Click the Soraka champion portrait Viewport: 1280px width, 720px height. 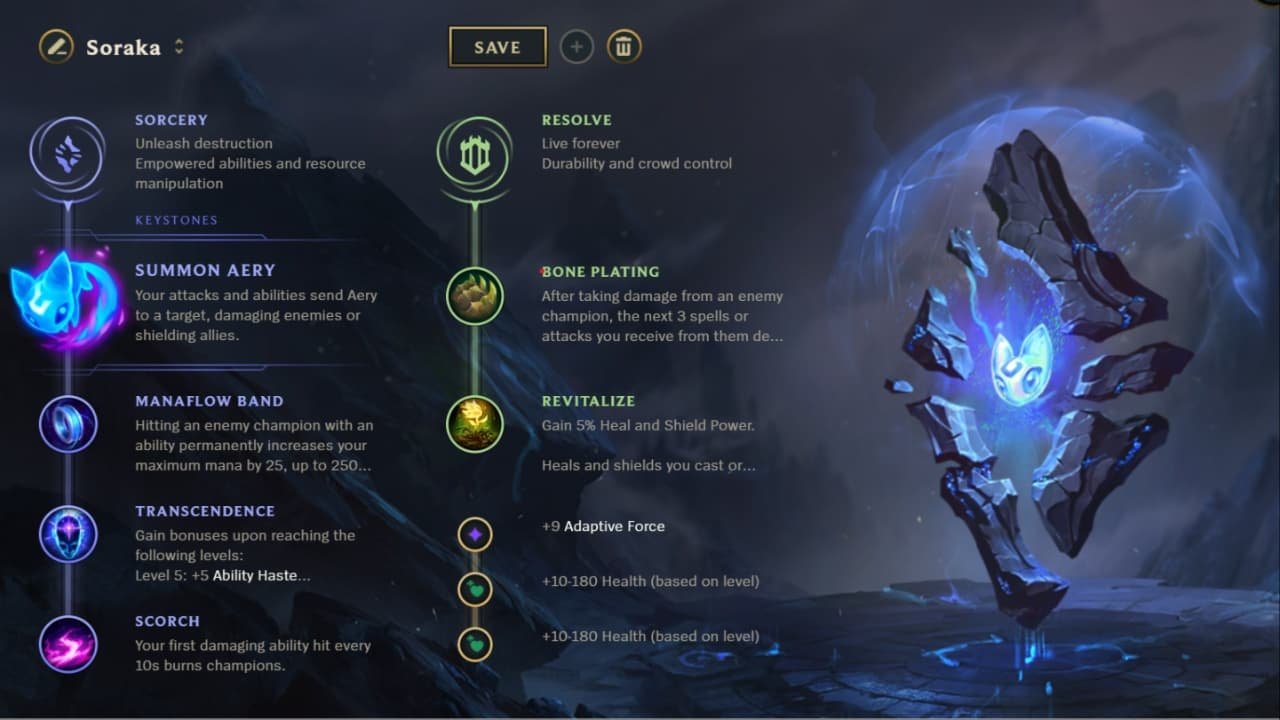56,46
